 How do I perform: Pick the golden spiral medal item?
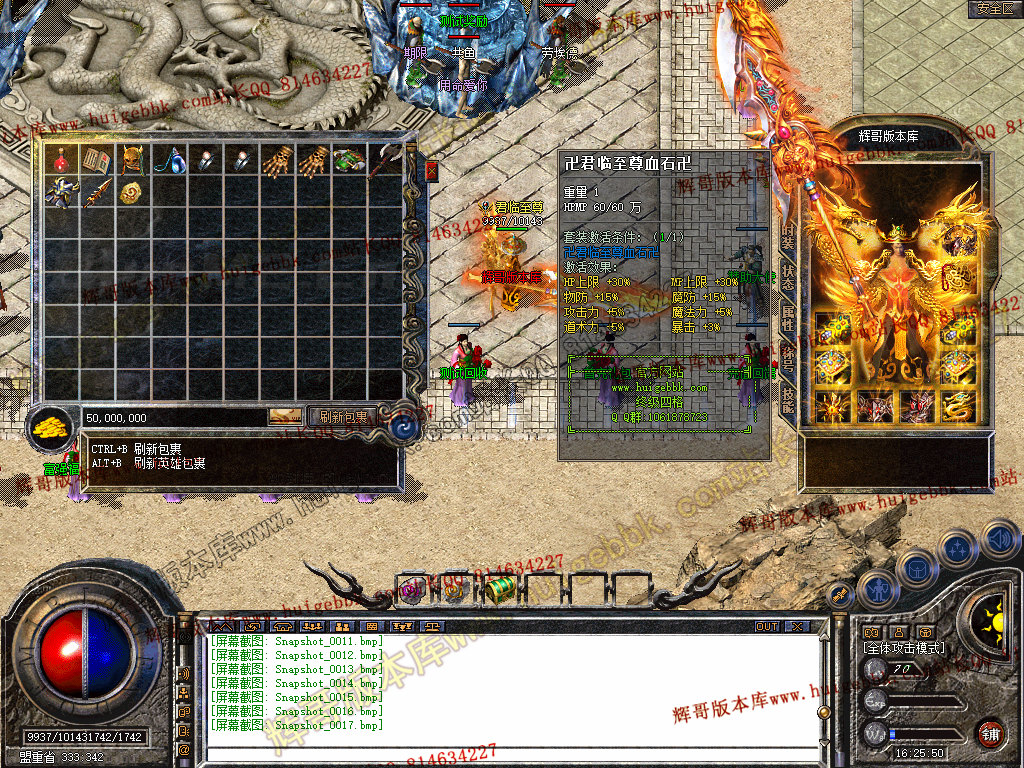[x=132, y=194]
